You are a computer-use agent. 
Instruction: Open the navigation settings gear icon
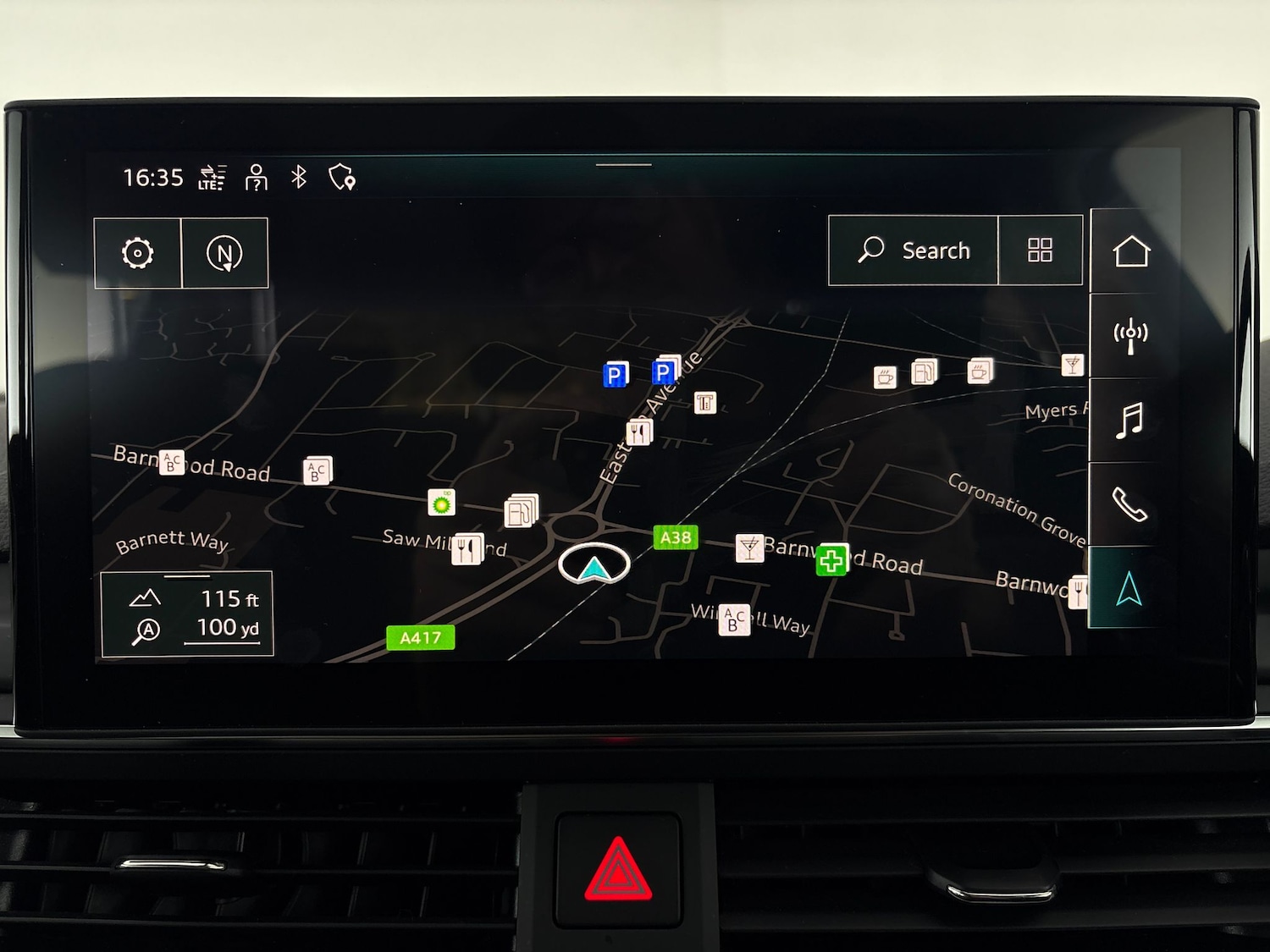(x=139, y=252)
